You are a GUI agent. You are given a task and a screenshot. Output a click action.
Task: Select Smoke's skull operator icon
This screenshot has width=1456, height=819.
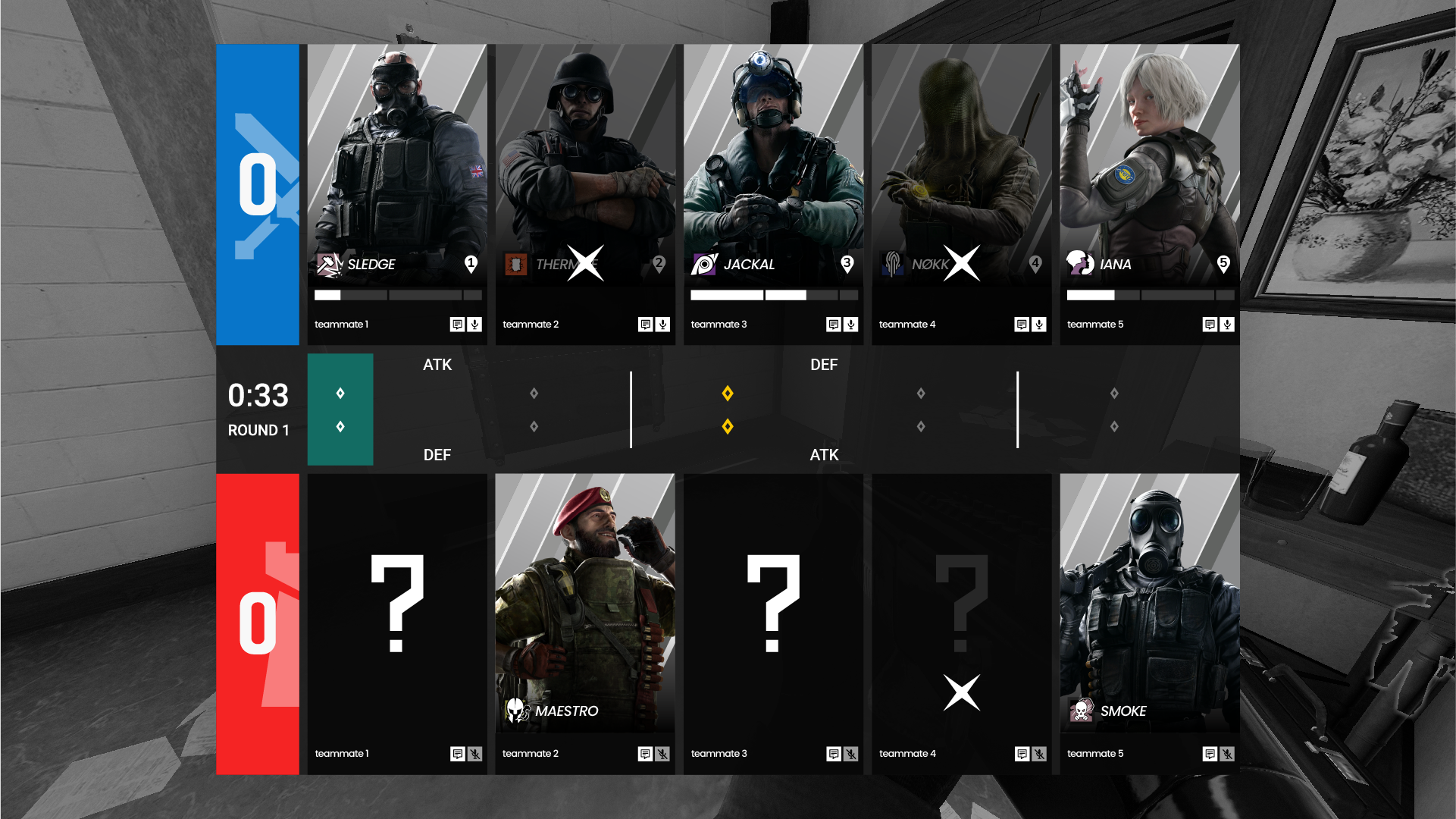coord(1082,711)
